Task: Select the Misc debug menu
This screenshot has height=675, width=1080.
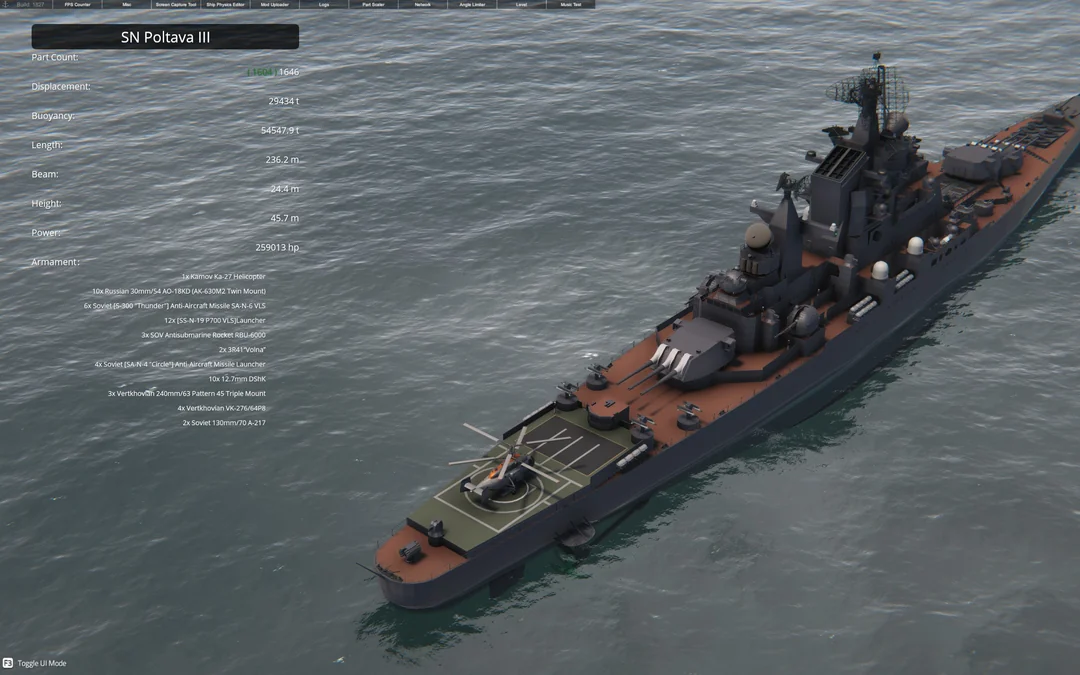Action: [126, 4]
